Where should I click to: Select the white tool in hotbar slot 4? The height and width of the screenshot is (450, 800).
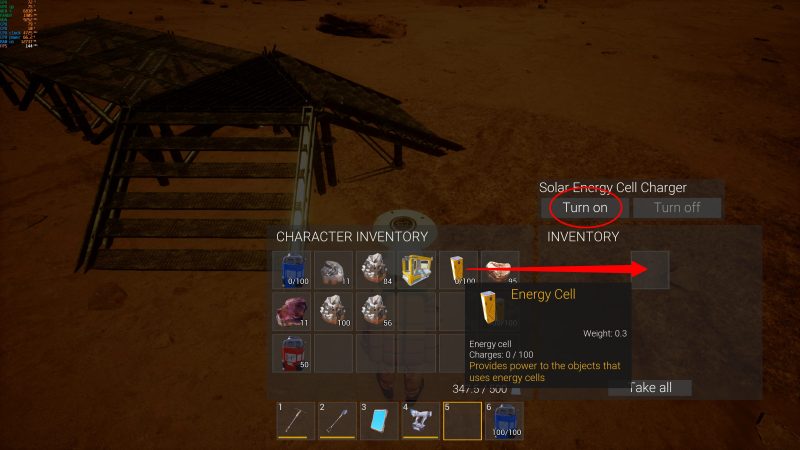pyautogui.click(x=420, y=420)
